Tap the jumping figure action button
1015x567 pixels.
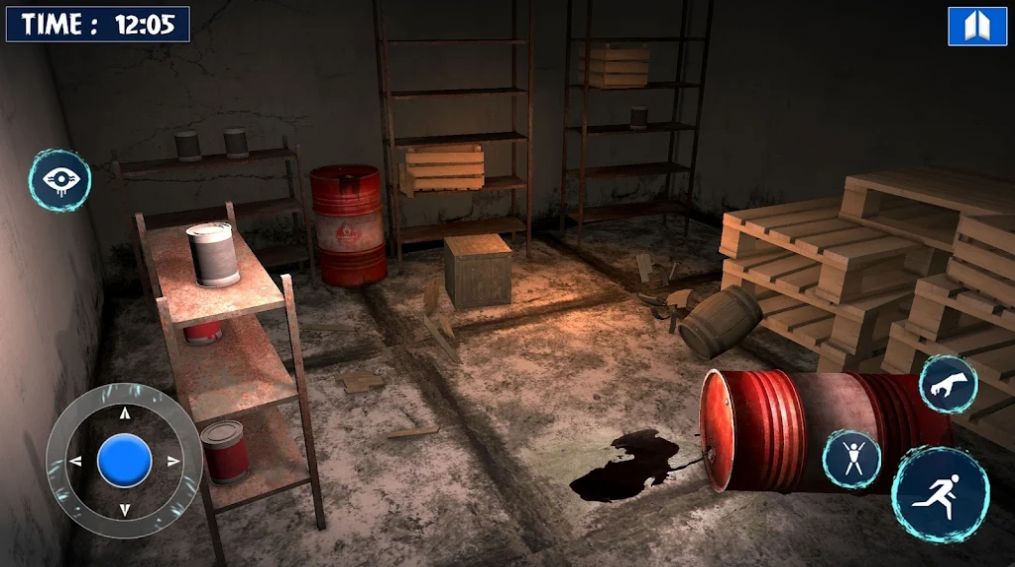click(851, 459)
